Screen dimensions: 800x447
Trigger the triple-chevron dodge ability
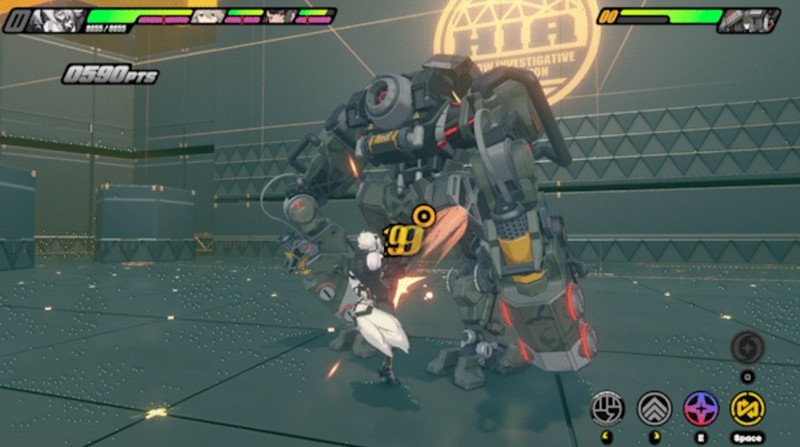[654, 408]
